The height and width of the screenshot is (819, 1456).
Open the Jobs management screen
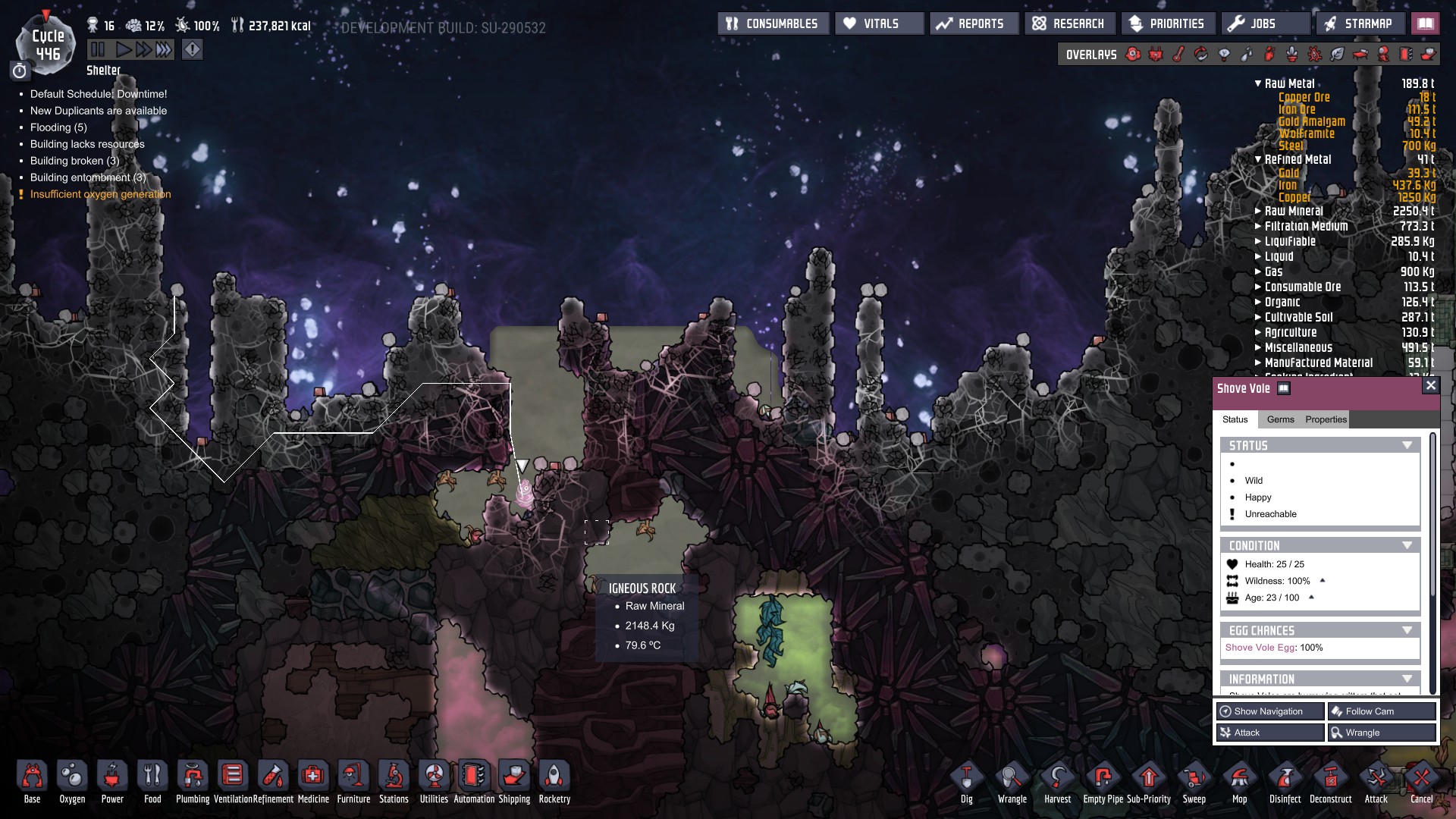click(1263, 24)
